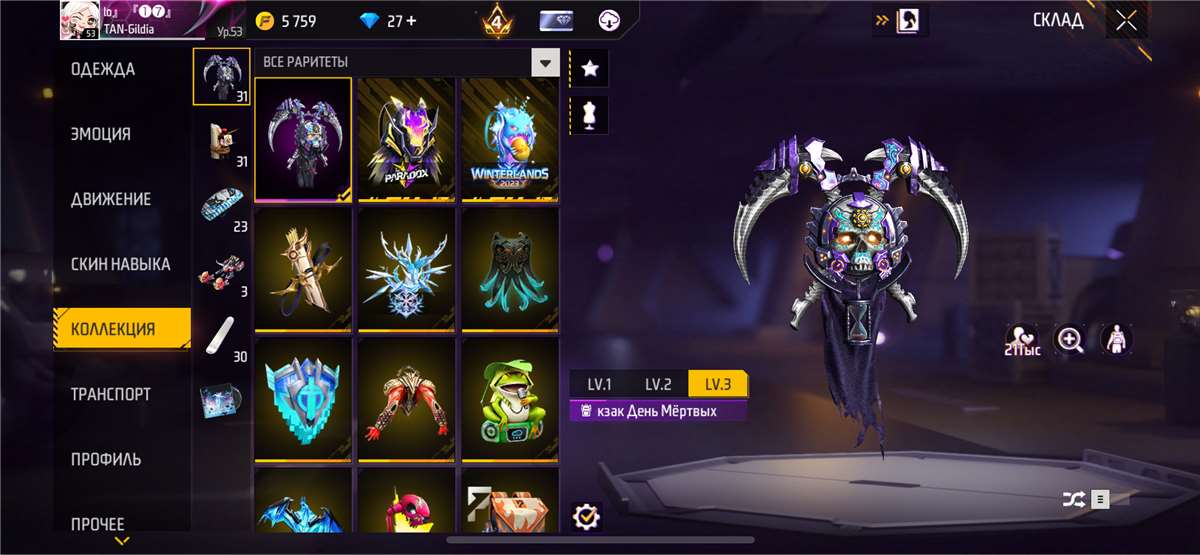Open the player profile avatar

pos(78,19)
